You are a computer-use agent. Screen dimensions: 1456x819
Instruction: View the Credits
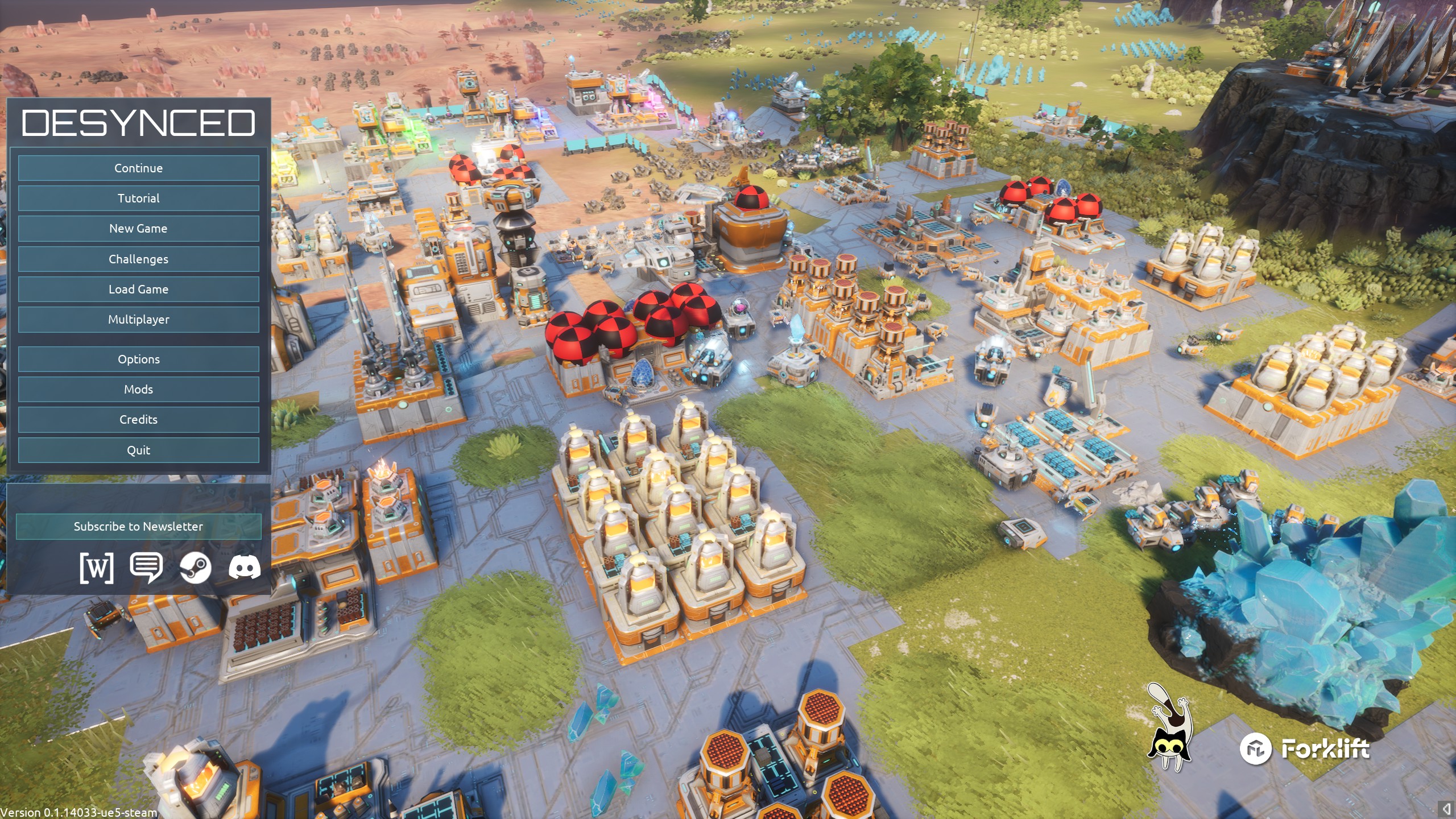click(x=138, y=420)
